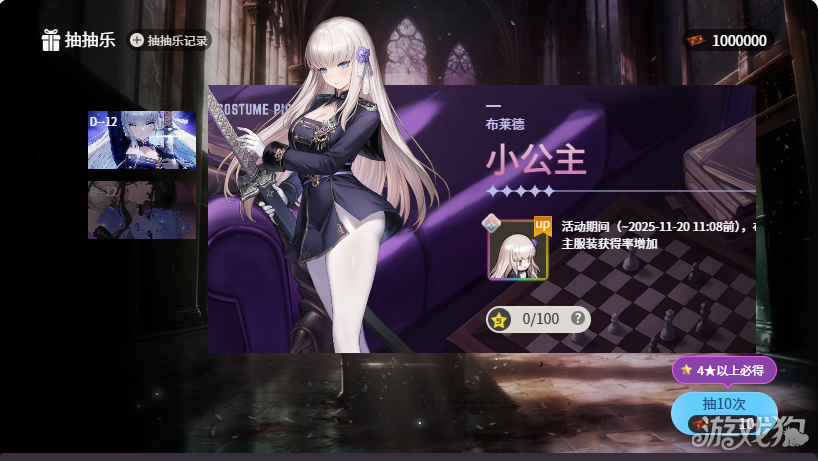Show help for the 0/100 pity counter
This screenshot has height=461, width=818.
click(577, 319)
